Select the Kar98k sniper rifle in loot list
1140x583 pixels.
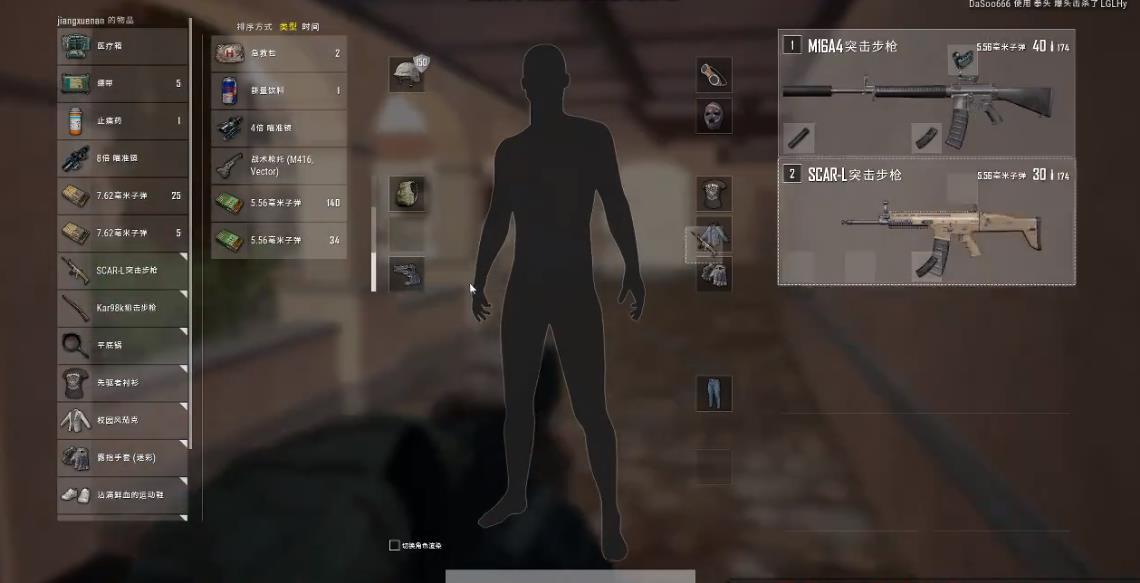click(122, 307)
